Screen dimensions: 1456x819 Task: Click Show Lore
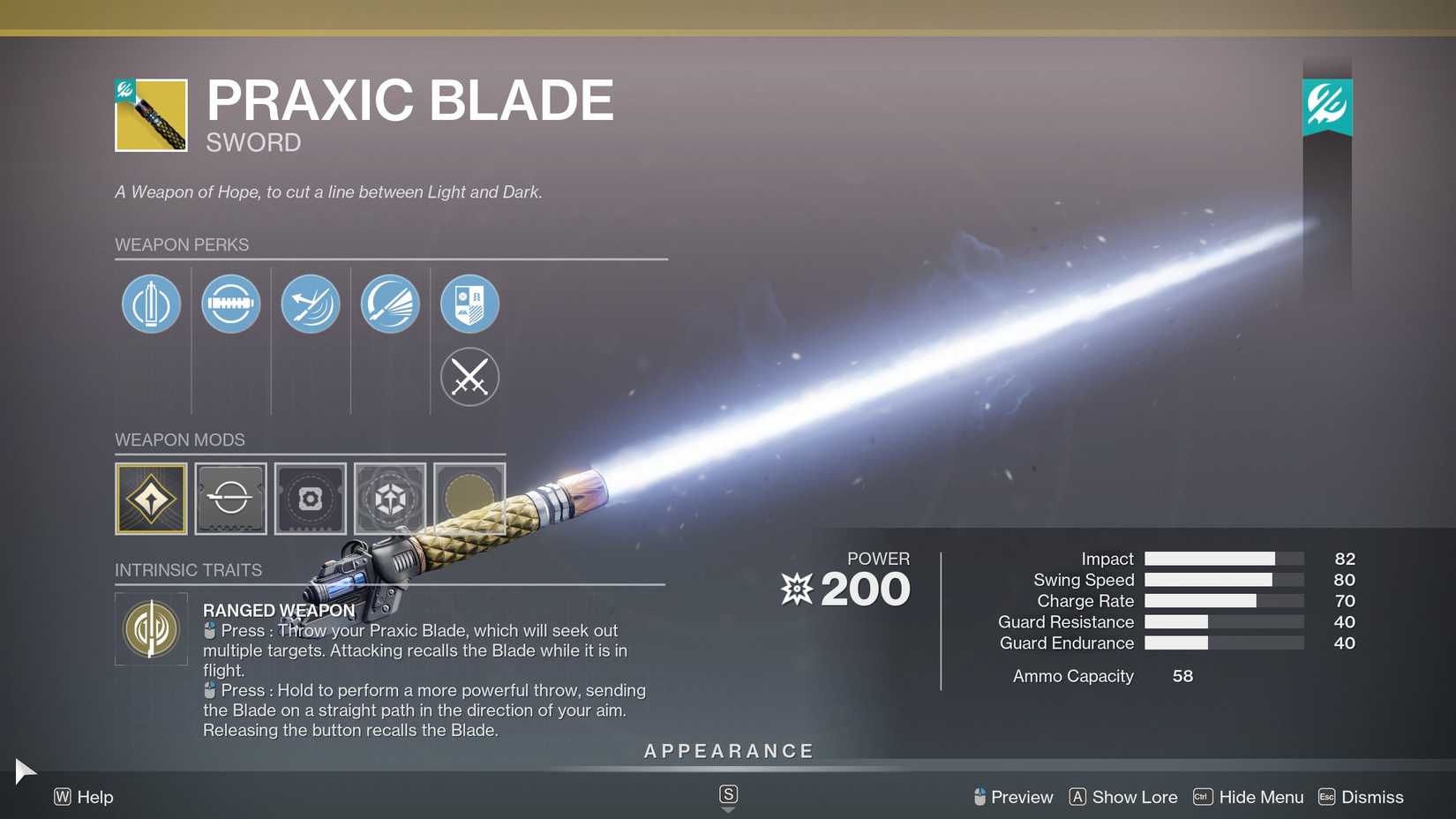click(1134, 797)
